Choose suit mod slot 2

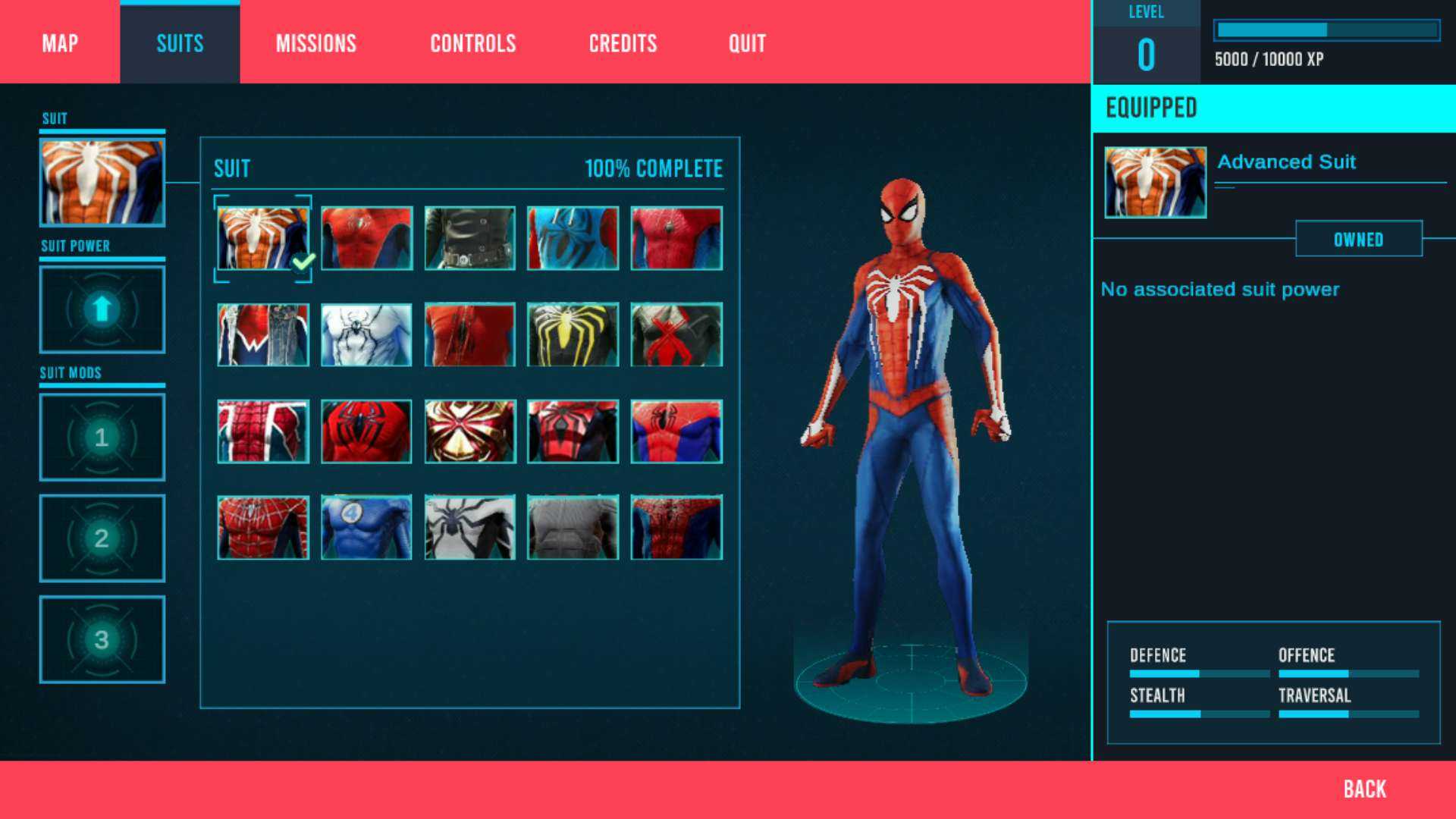pyautogui.click(x=102, y=538)
